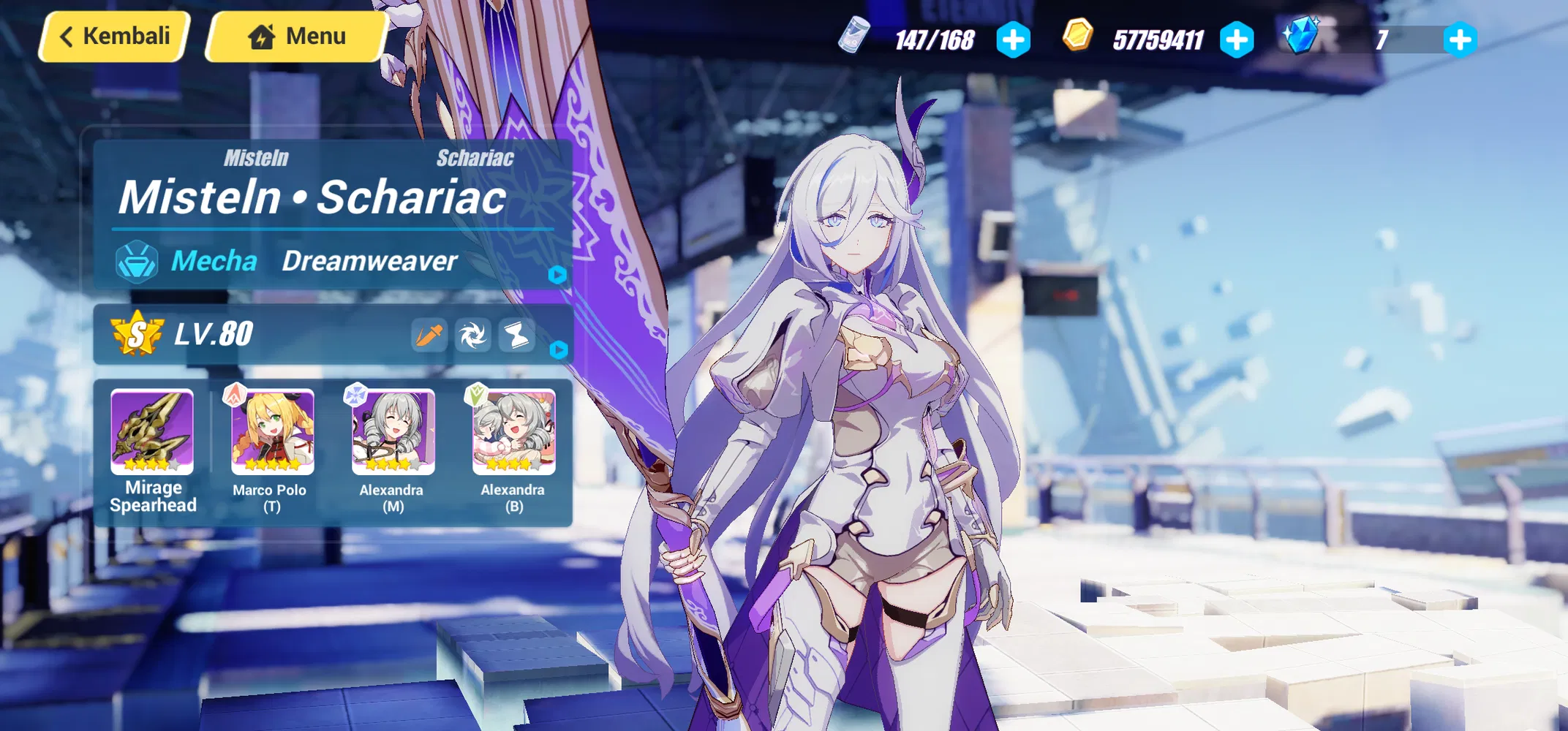
Task: Open the hourglass icon in the level row
Action: 516,335
